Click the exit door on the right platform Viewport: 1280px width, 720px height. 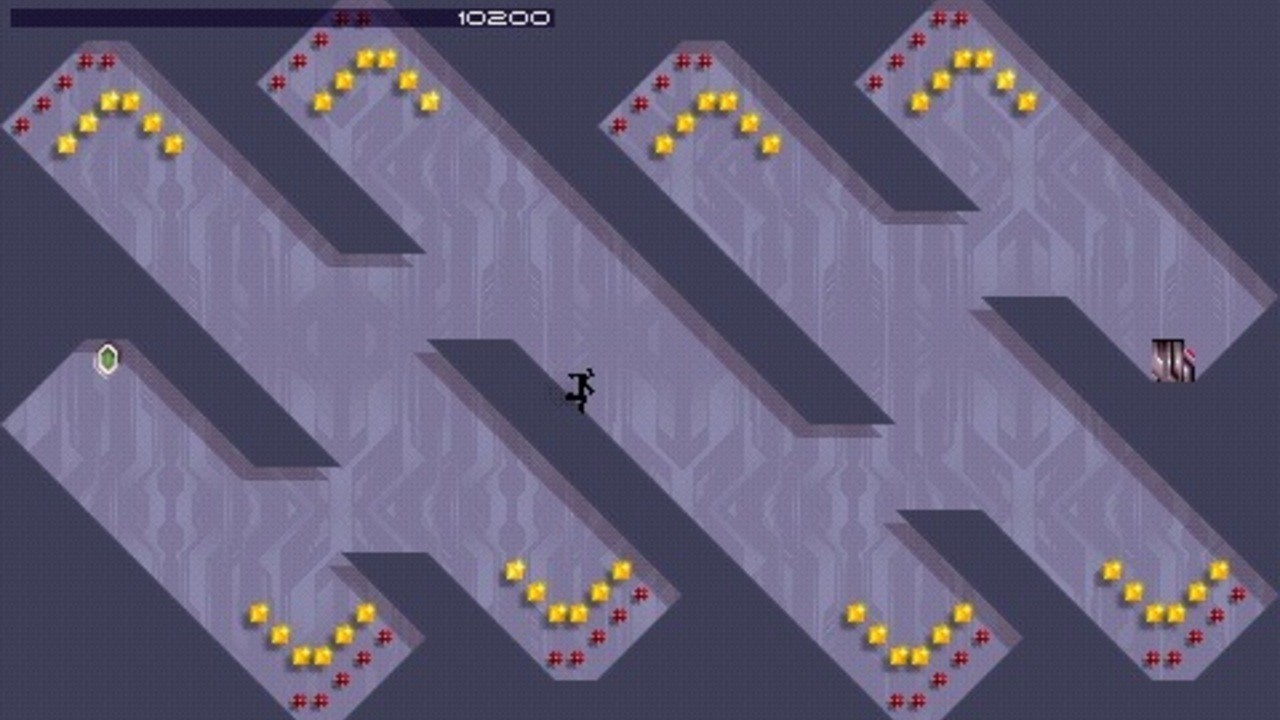pos(1167,360)
